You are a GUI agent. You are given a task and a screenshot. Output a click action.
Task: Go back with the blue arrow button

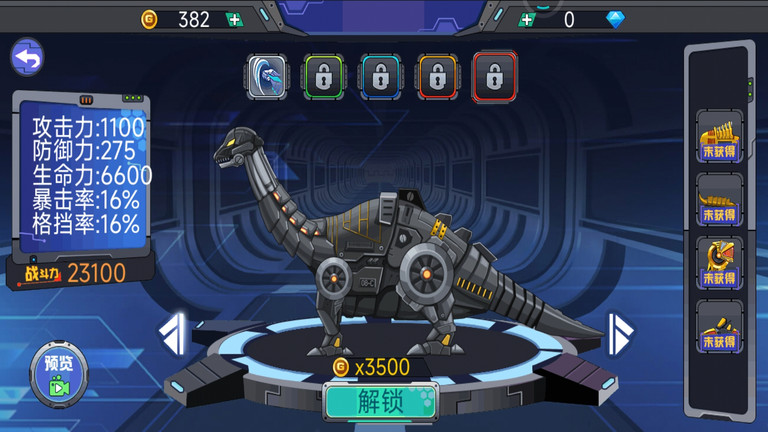click(27, 58)
